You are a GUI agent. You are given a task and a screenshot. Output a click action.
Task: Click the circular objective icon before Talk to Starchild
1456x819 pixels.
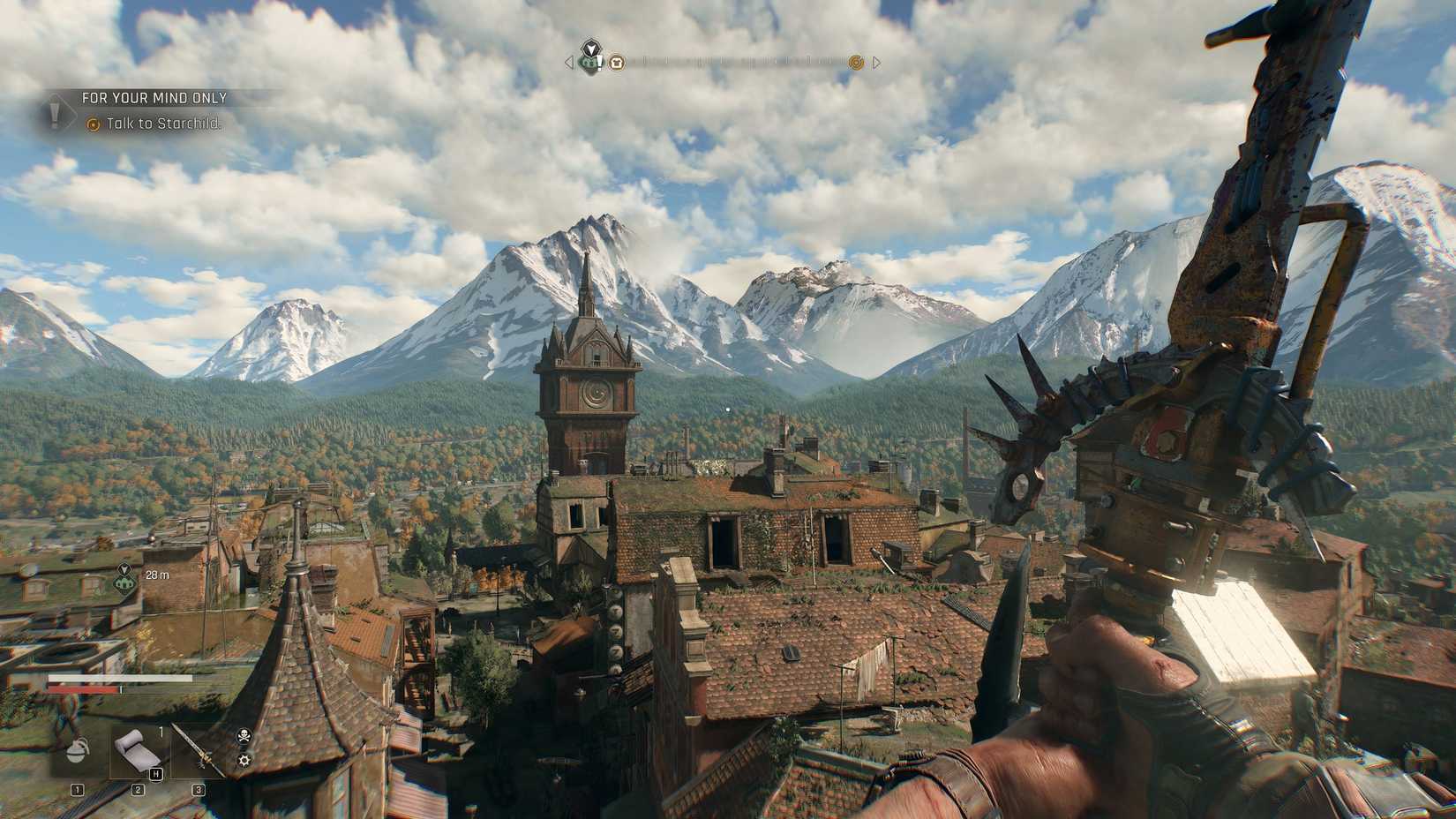point(94,124)
